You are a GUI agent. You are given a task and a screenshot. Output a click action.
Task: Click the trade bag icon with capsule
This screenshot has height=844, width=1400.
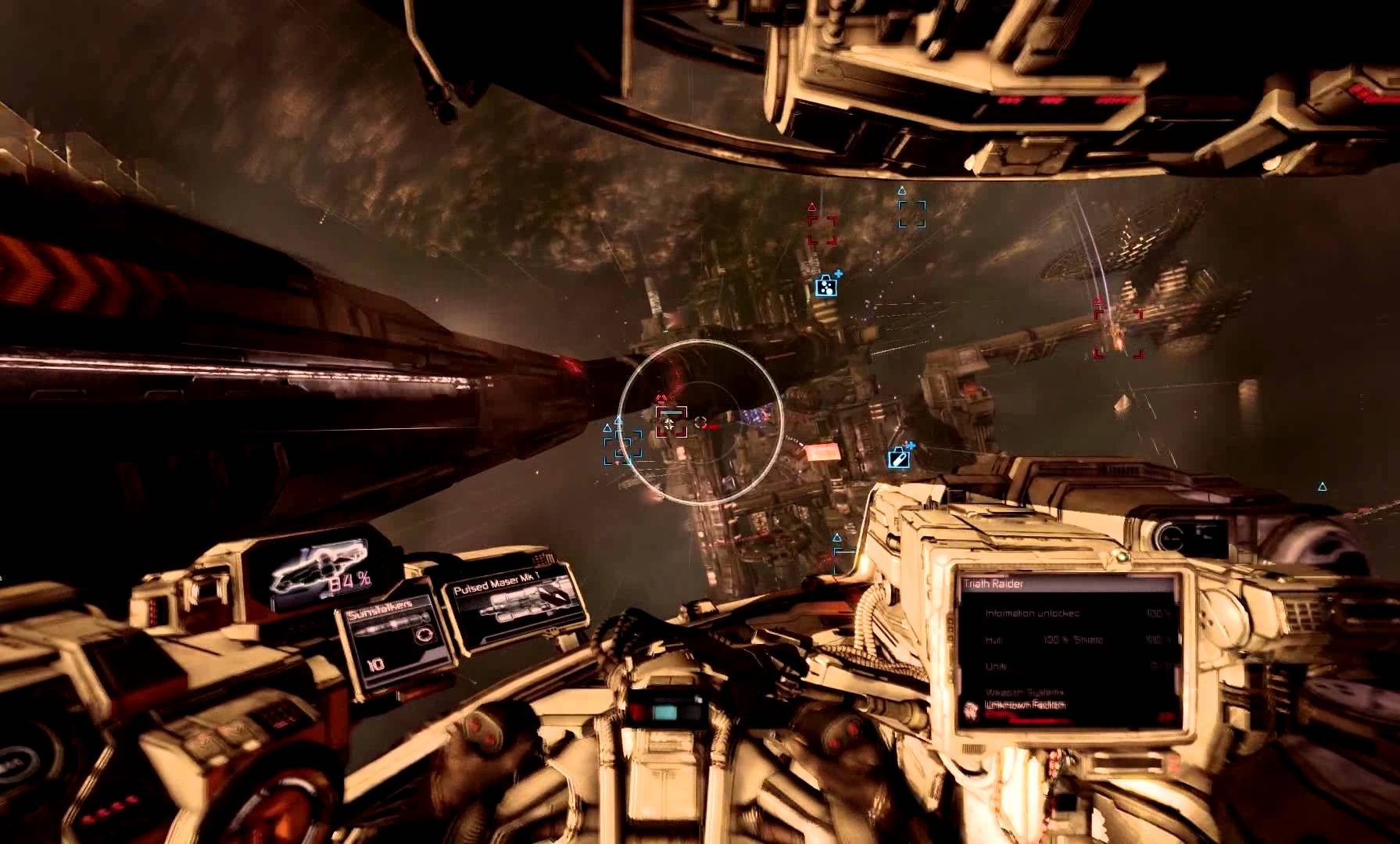[899, 457]
